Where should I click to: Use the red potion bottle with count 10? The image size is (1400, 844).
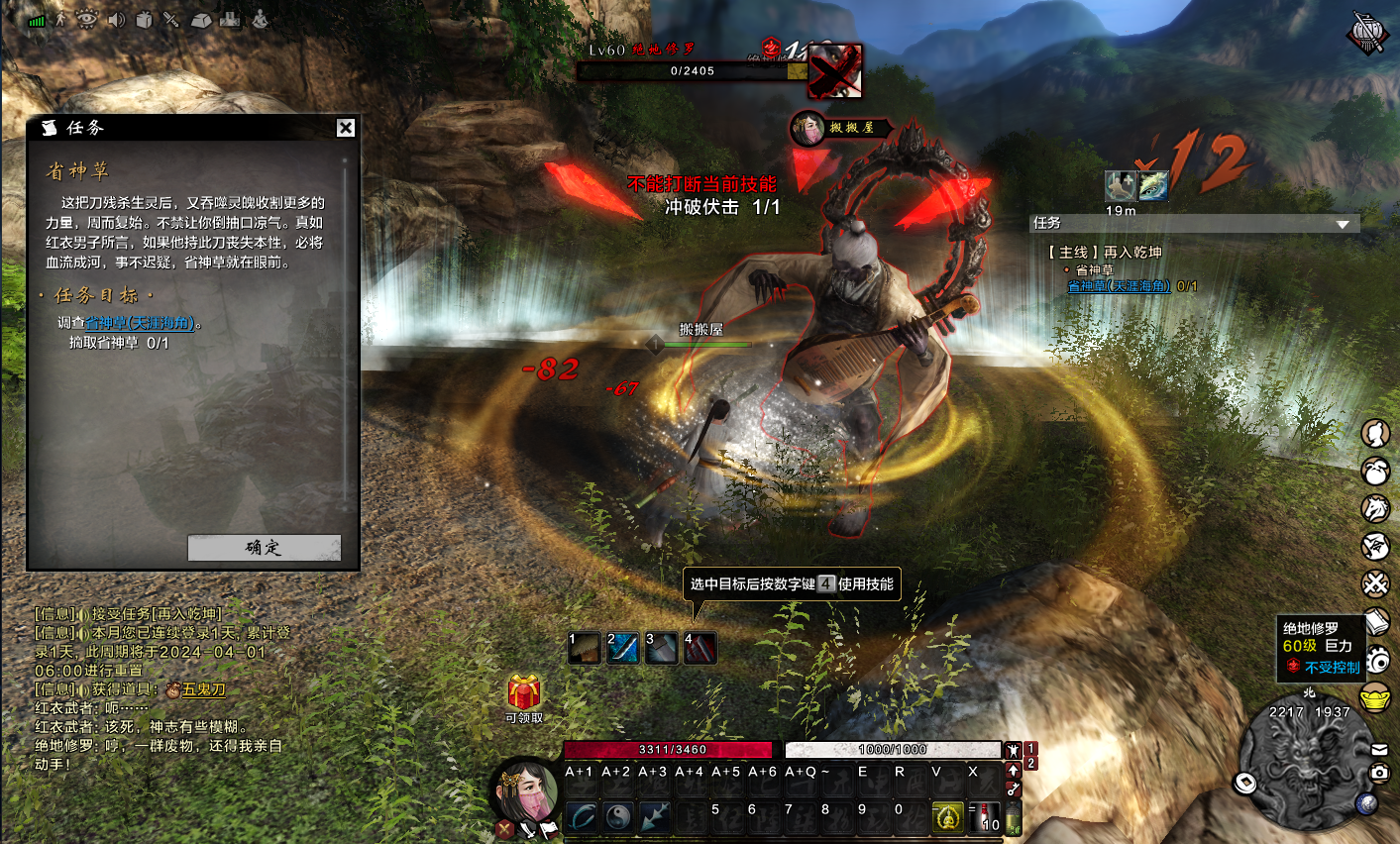986,817
